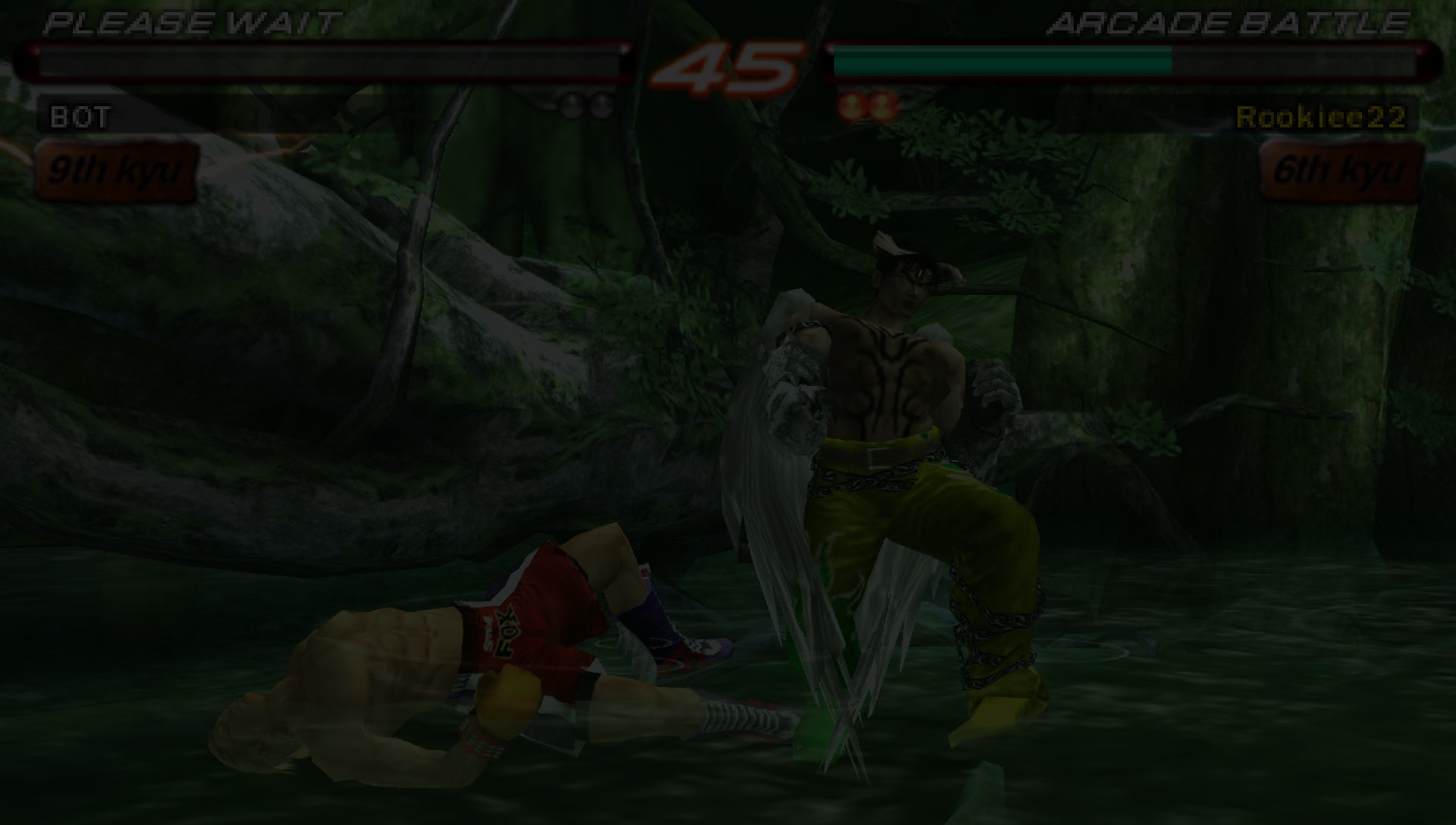The image size is (1456, 825).
Task: Select the round win markers beside Rookiee22's bar
Action: tap(868, 105)
